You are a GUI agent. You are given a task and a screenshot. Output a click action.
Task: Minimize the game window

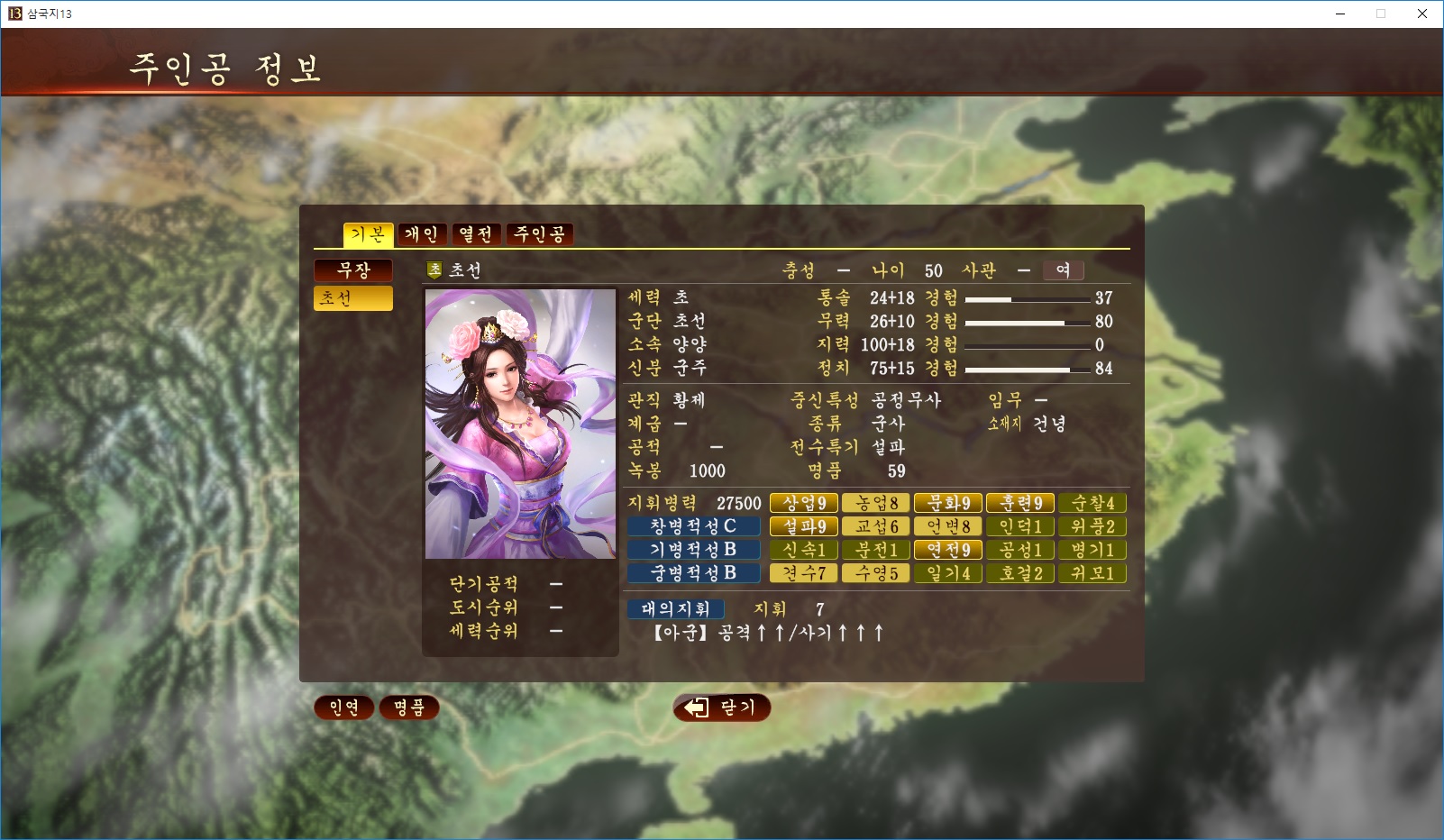click(x=1340, y=14)
